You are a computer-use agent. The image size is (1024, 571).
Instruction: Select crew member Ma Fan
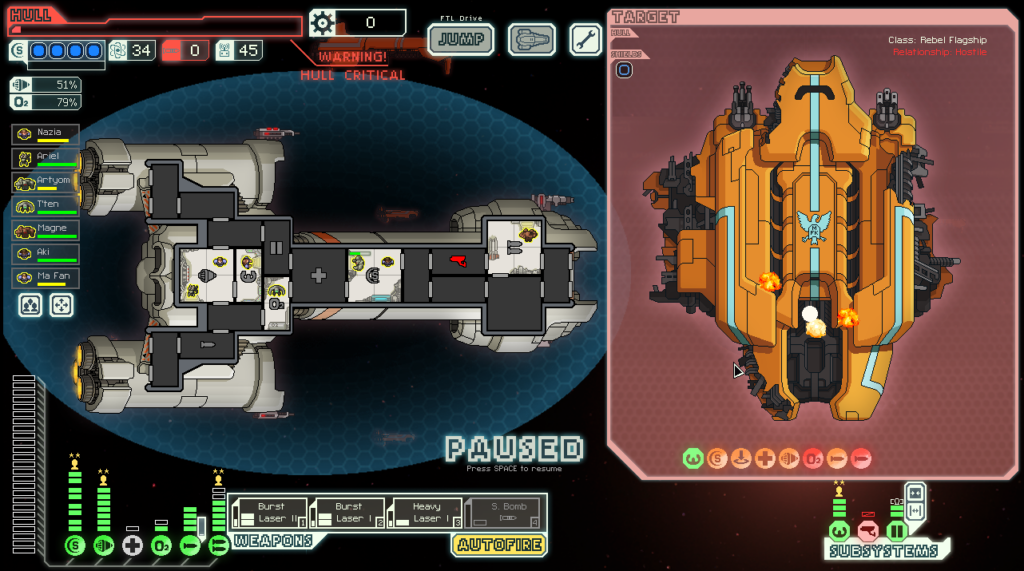[x=45, y=278]
